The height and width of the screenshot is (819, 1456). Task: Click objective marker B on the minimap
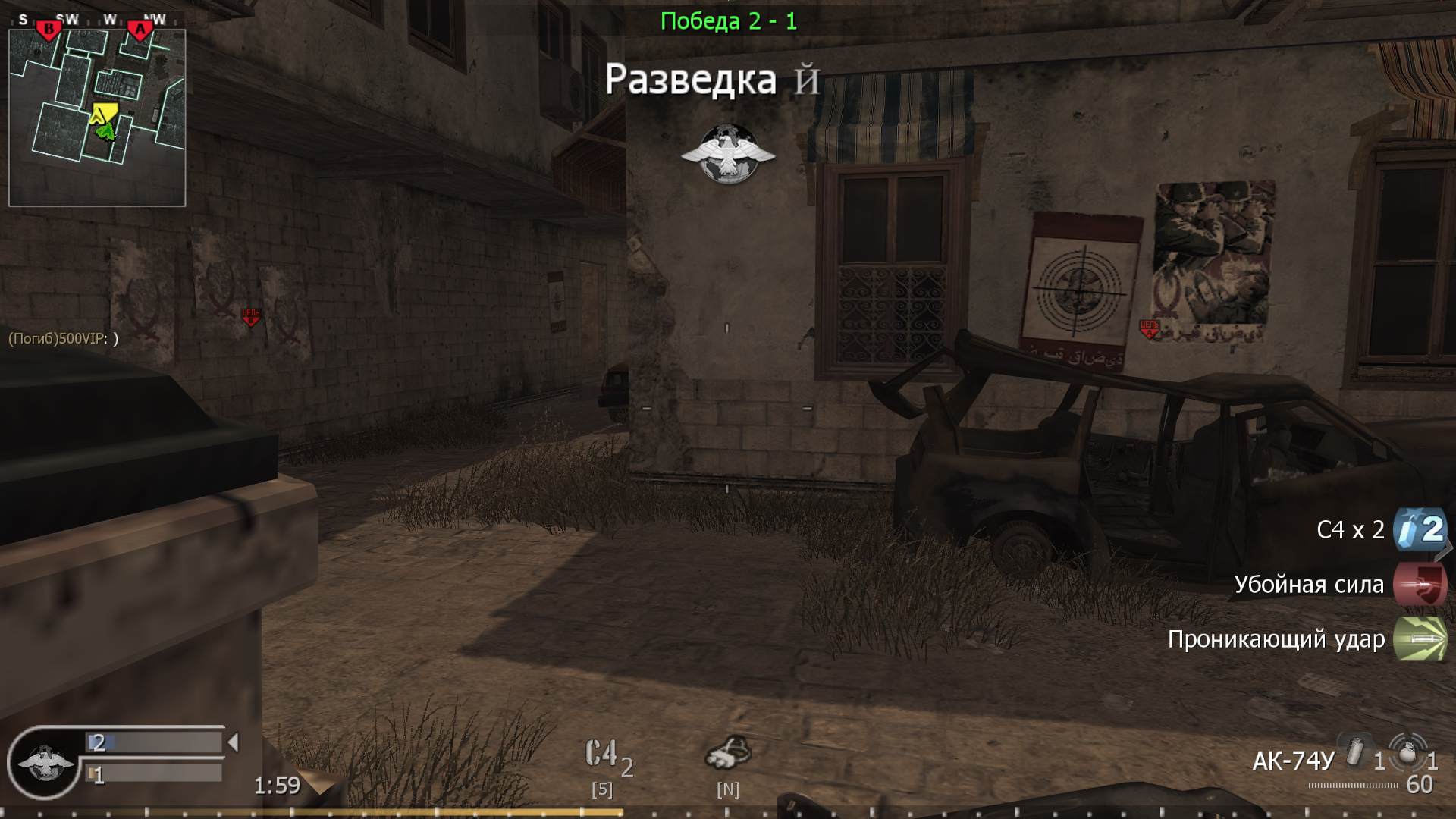(x=48, y=29)
